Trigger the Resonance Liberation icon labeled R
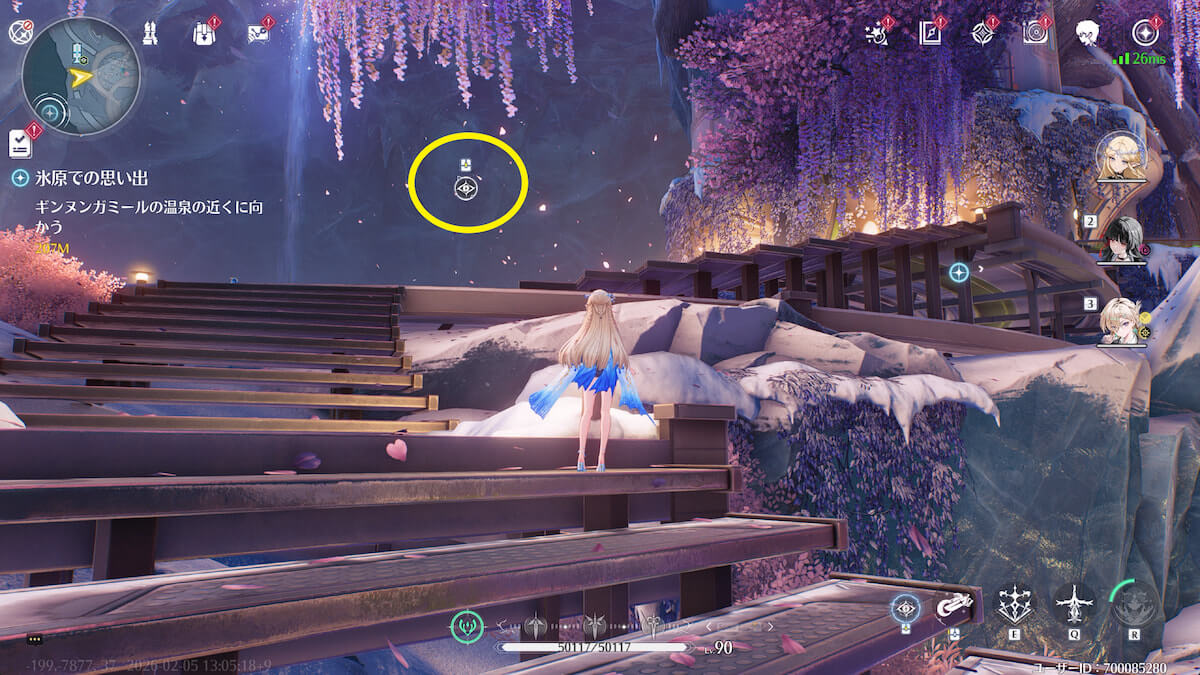1200x675 pixels. pyautogui.click(x=1134, y=604)
